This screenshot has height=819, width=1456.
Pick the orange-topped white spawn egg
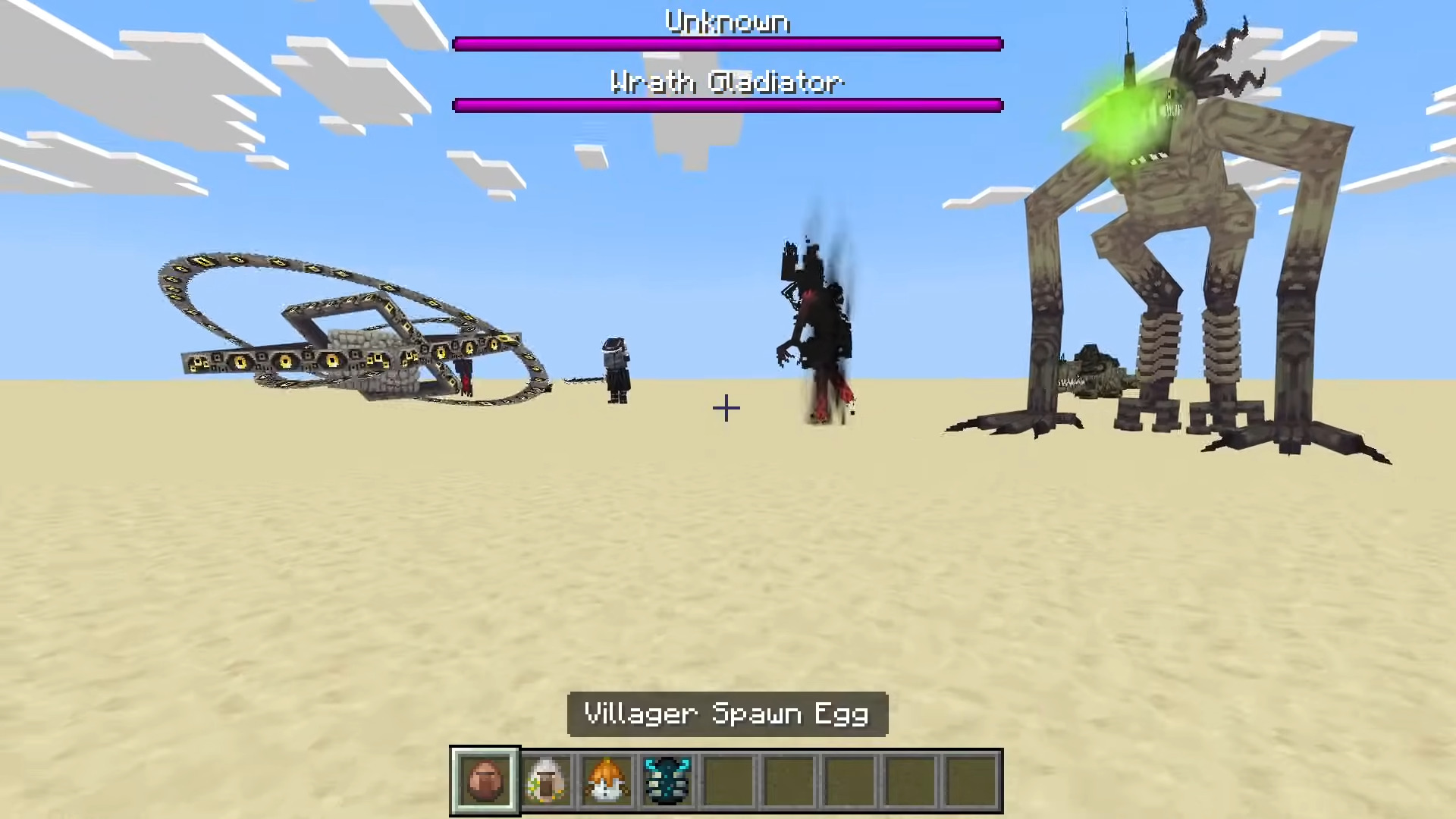click(607, 780)
